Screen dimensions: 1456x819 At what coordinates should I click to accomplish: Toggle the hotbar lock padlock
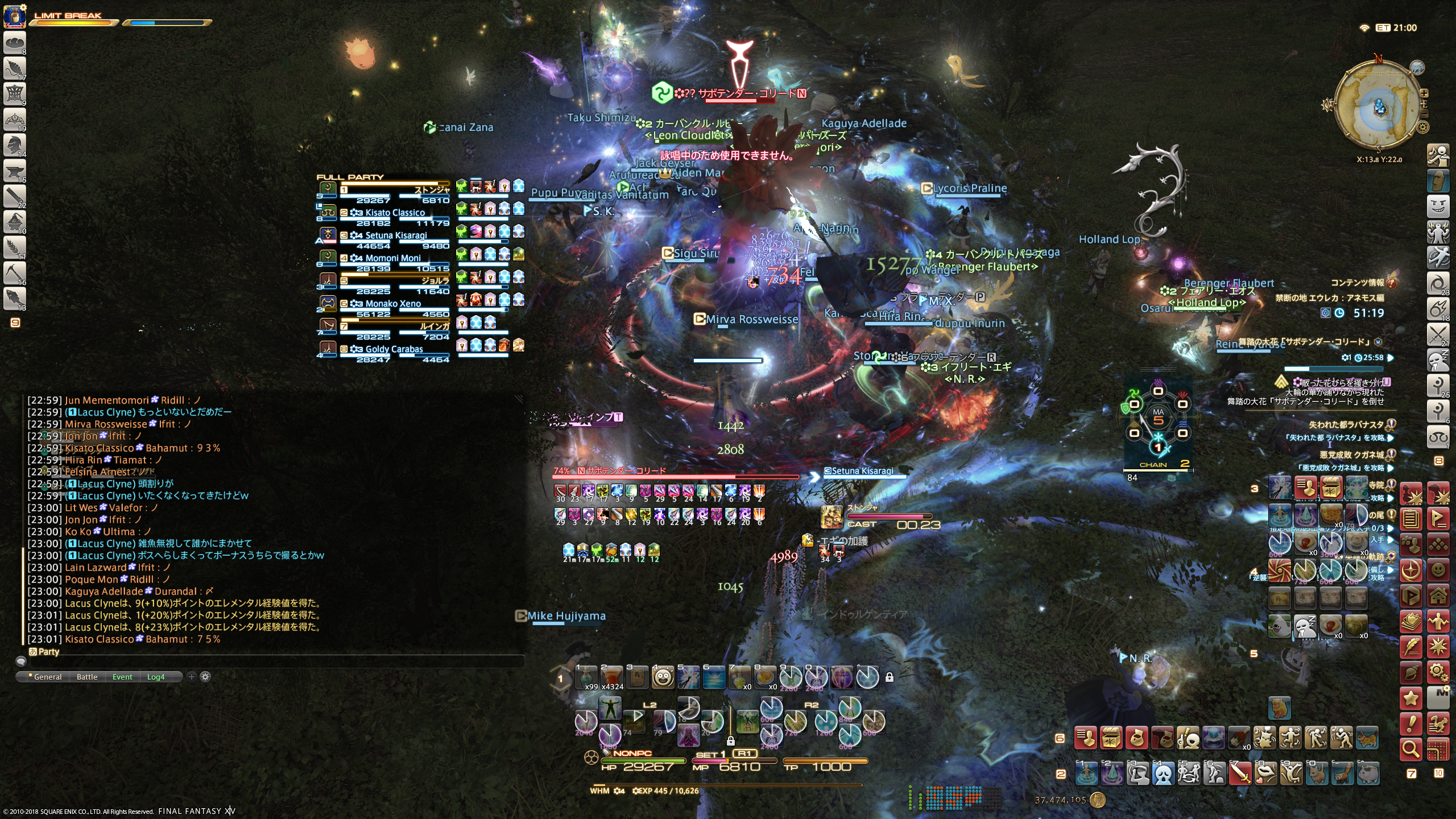[x=890, y=677]
